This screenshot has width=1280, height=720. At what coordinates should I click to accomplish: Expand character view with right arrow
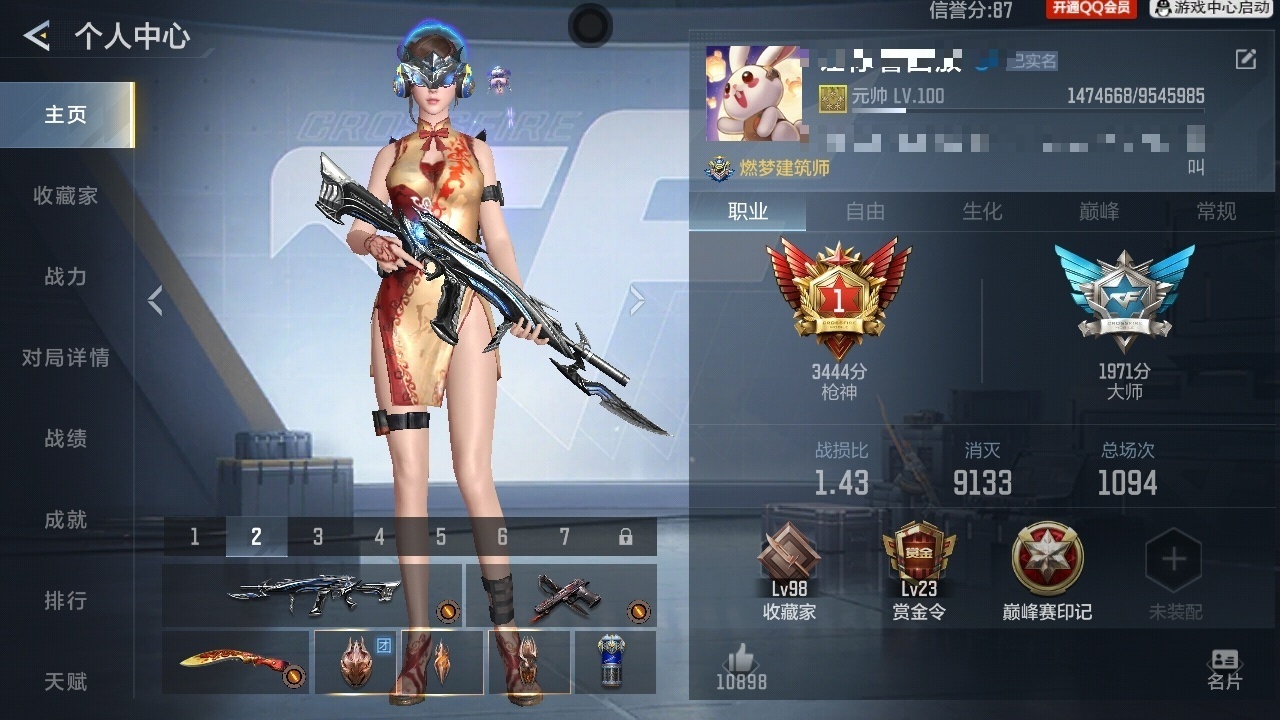point(638,299)
